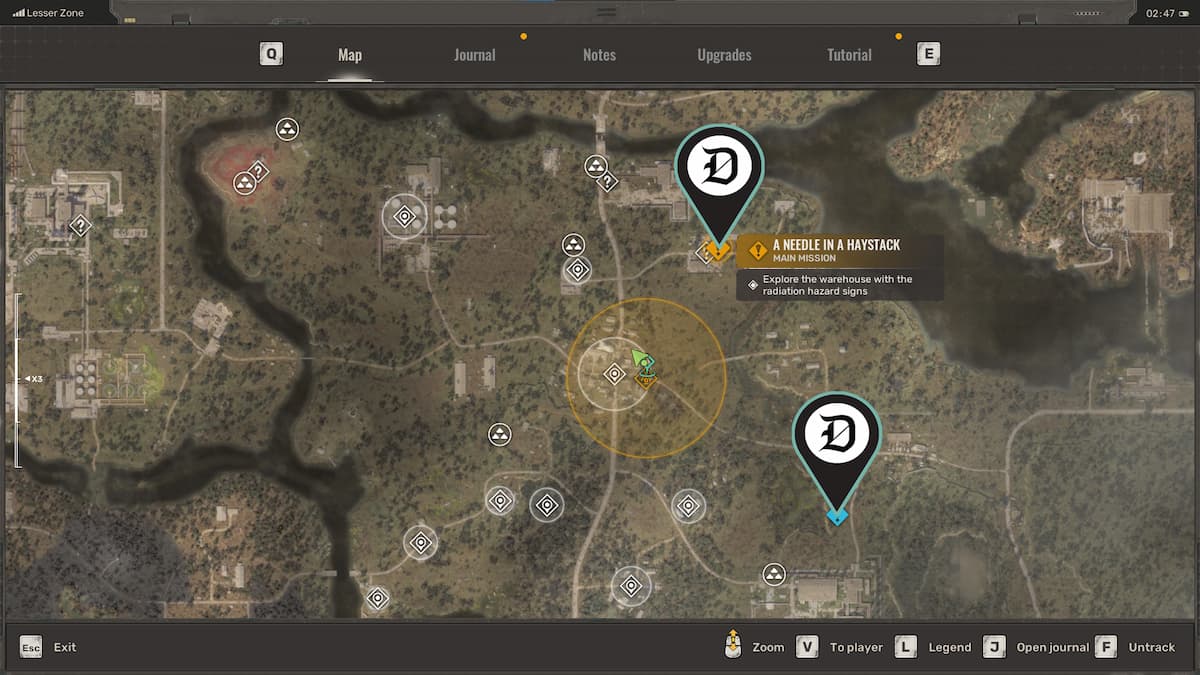This screenshot has height=675, width=1200.
Task: Open the Upgrades tab
Action: 724,55
